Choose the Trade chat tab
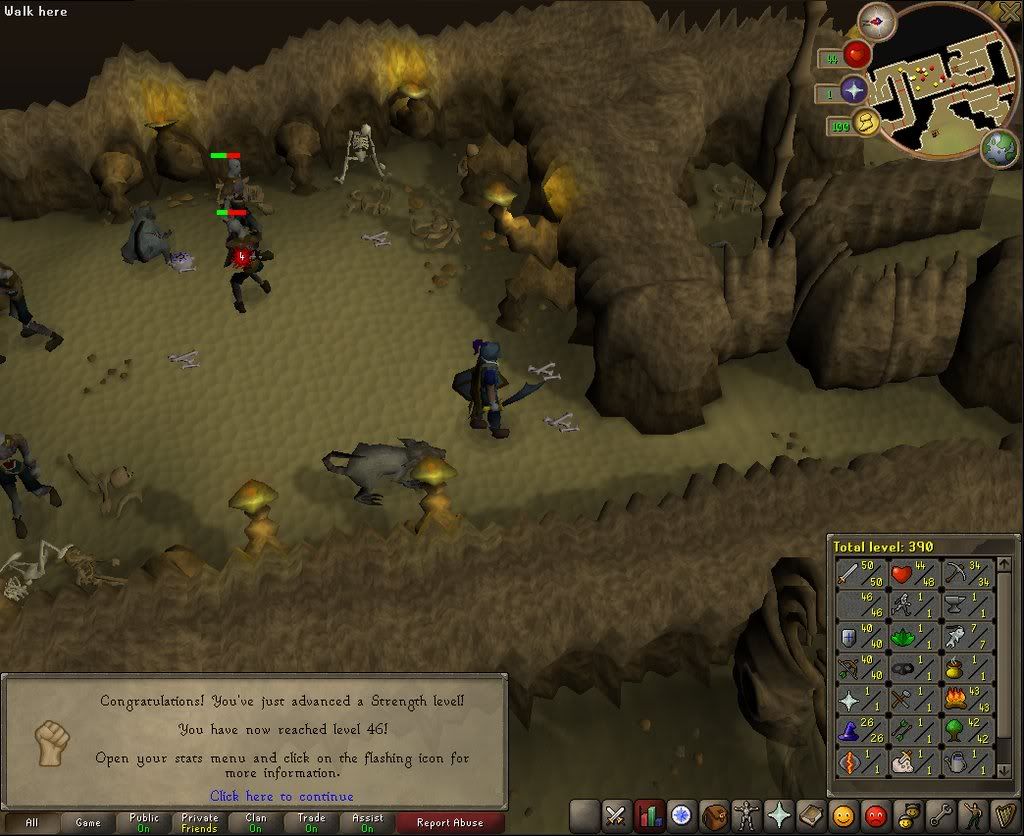The height and width of the screenshot is (836, 1024). point(312,823)
